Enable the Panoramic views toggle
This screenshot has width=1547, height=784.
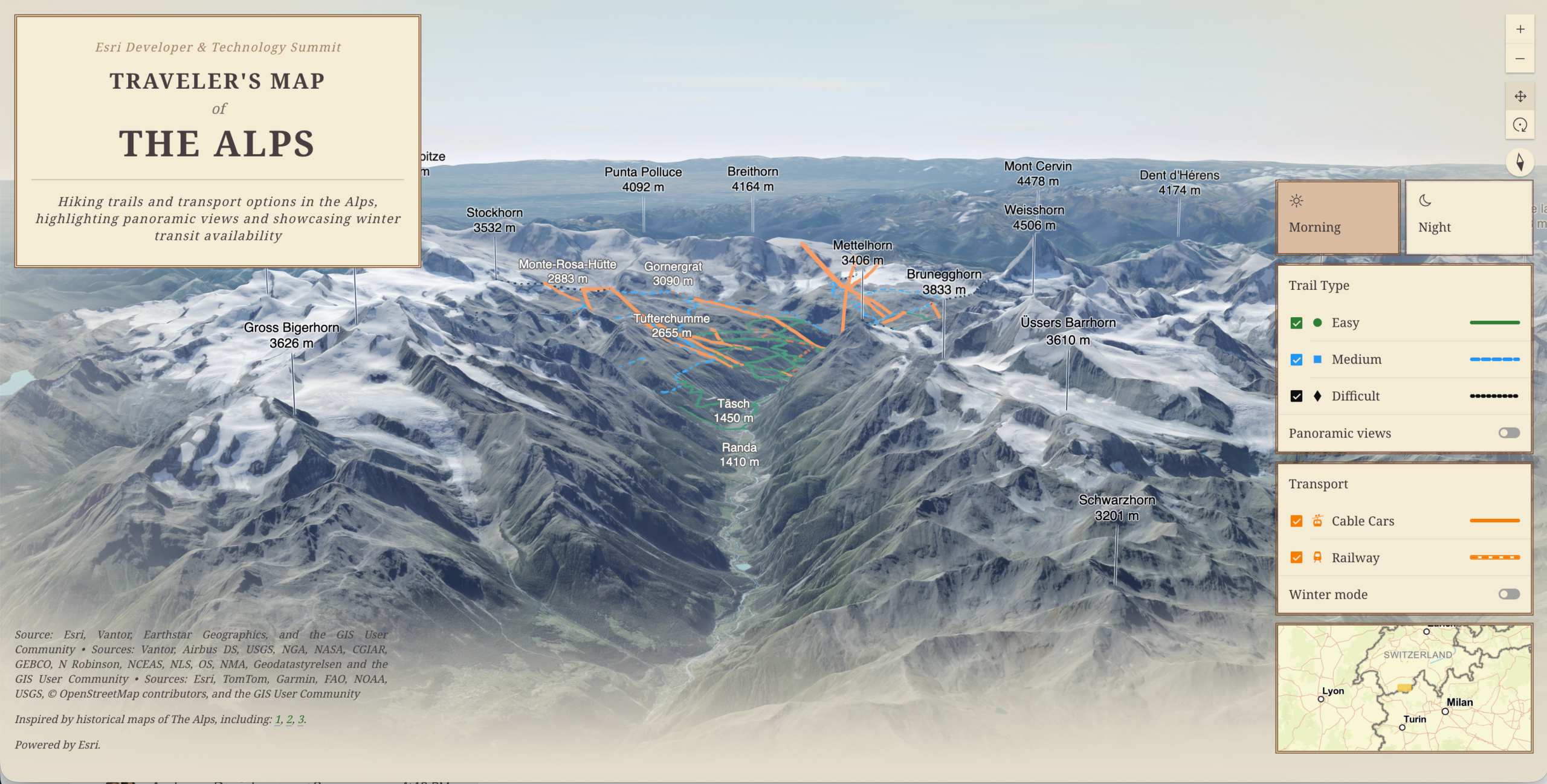(1508, 432)
